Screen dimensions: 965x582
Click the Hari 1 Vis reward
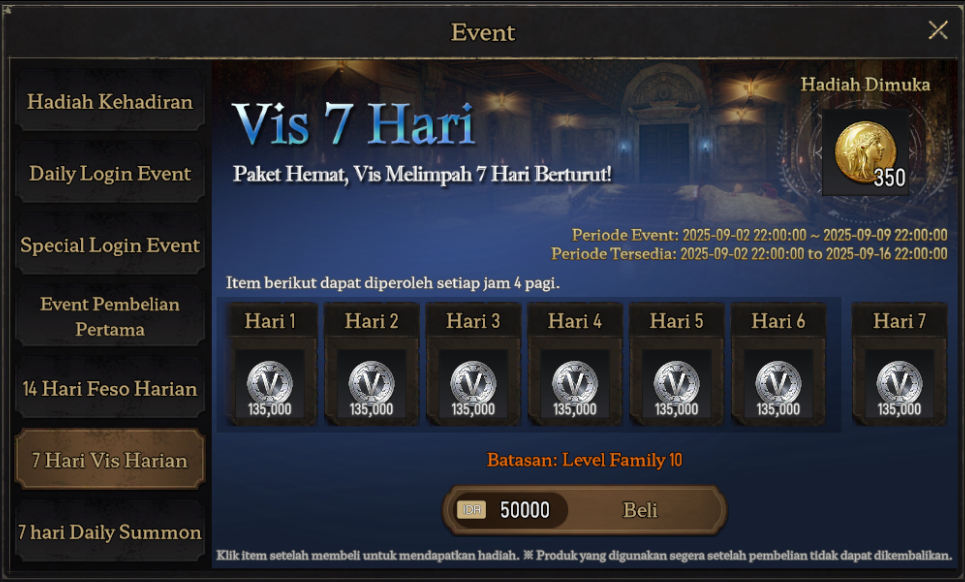coord(270,383)
